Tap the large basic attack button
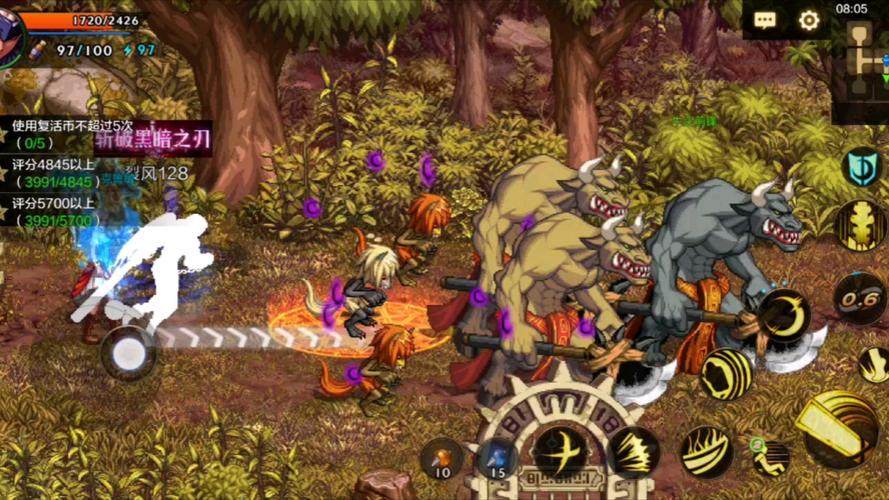The width and height of the screenshot is (889, 500). (838, 428)
